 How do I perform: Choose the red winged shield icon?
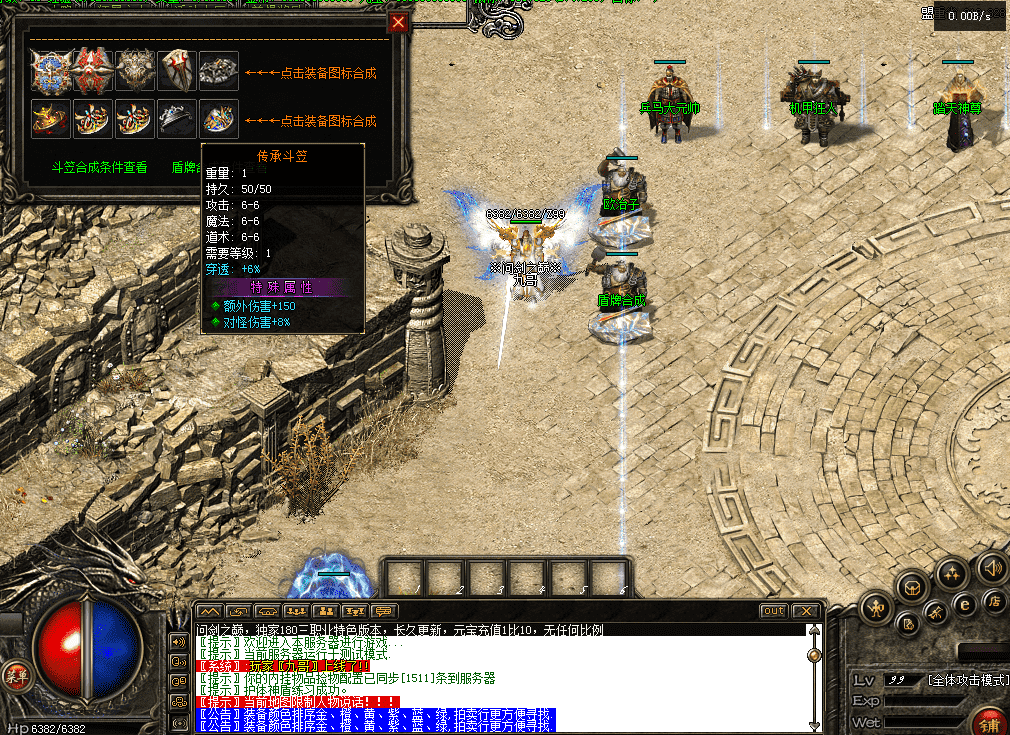92,71
